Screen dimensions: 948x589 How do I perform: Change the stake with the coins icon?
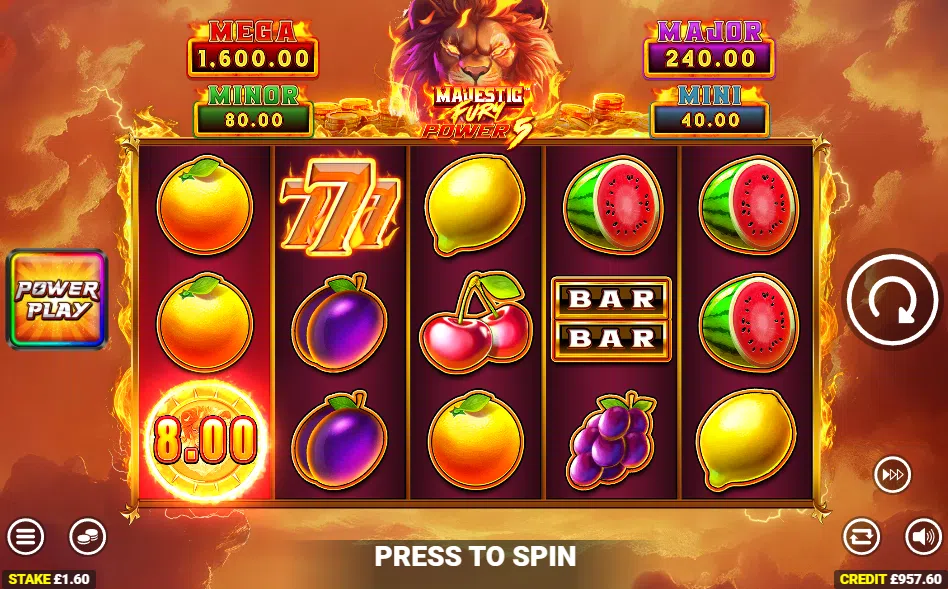[x=87, y=537]
